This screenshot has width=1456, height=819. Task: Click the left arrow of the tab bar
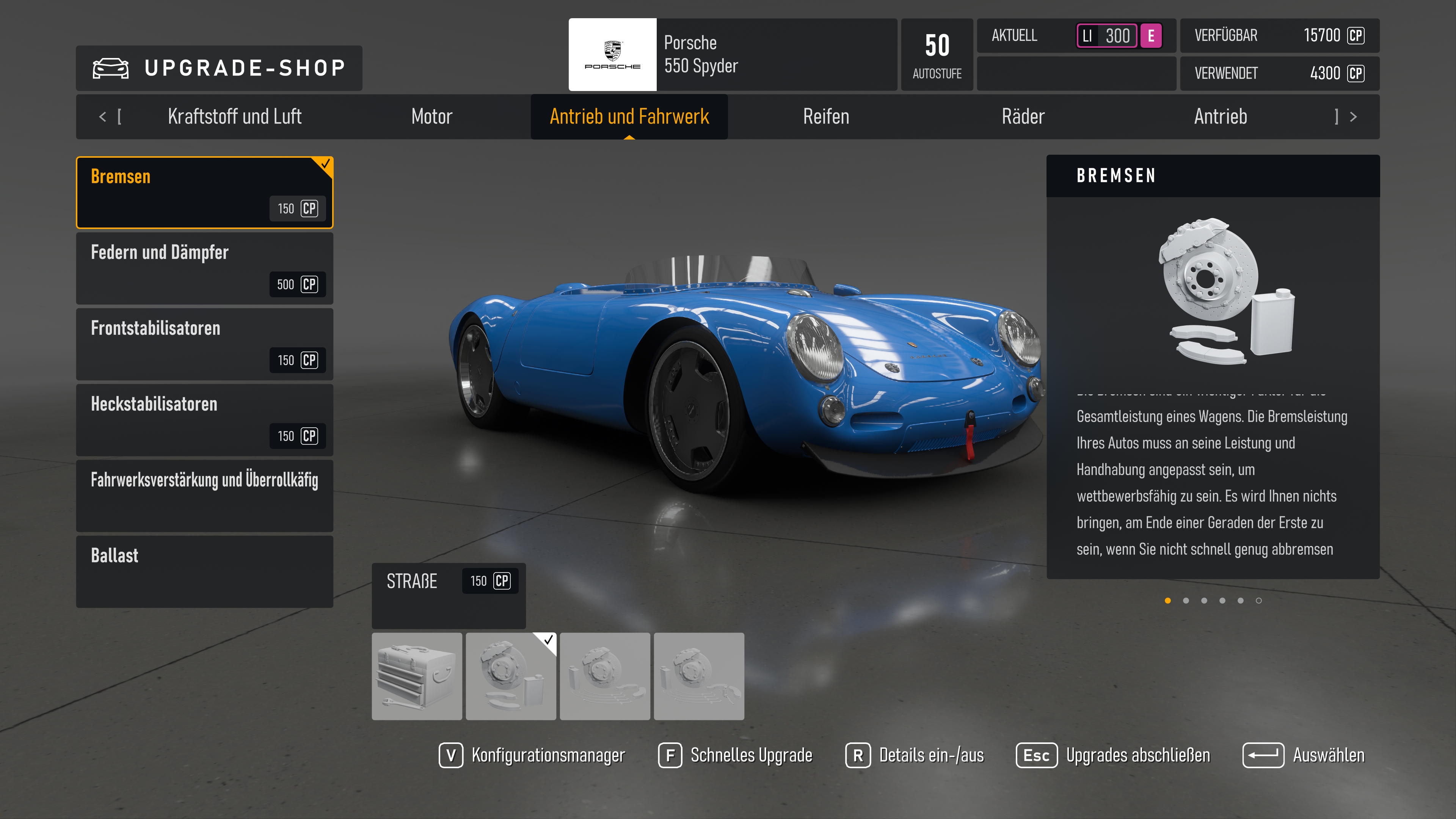[x=102, y=117]
